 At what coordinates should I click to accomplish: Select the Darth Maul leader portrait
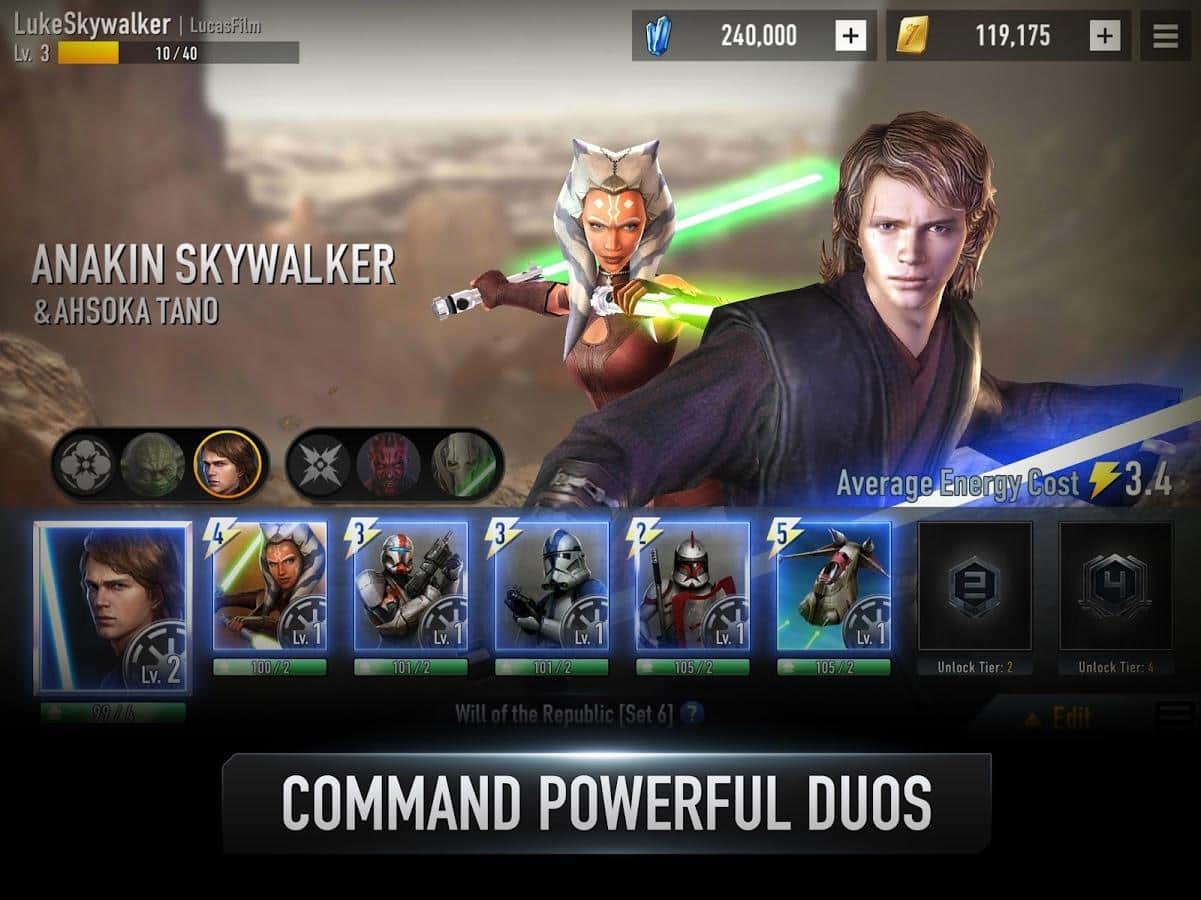[389, 464]
